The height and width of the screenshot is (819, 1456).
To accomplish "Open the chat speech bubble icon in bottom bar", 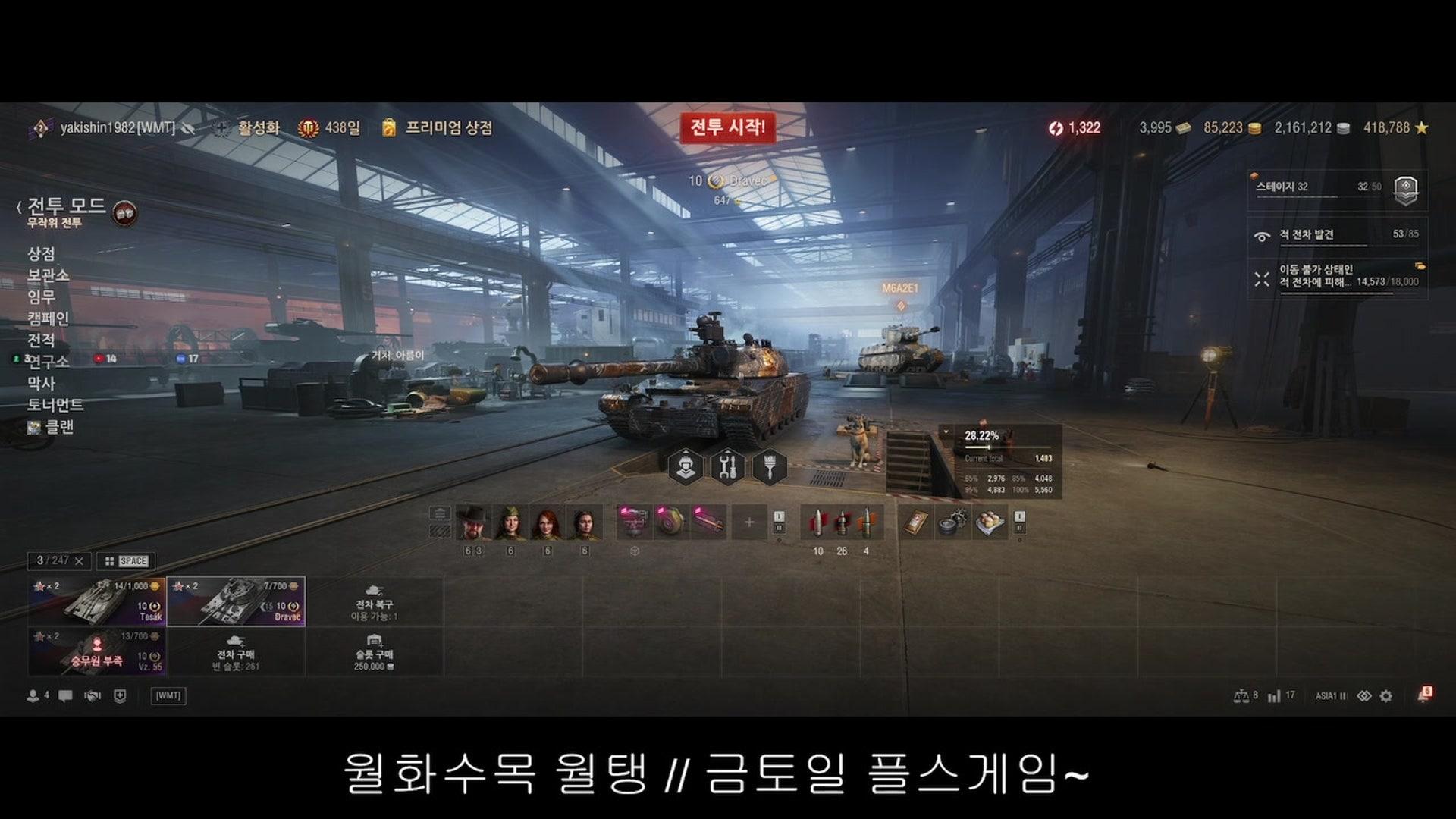I will point(67,695).
